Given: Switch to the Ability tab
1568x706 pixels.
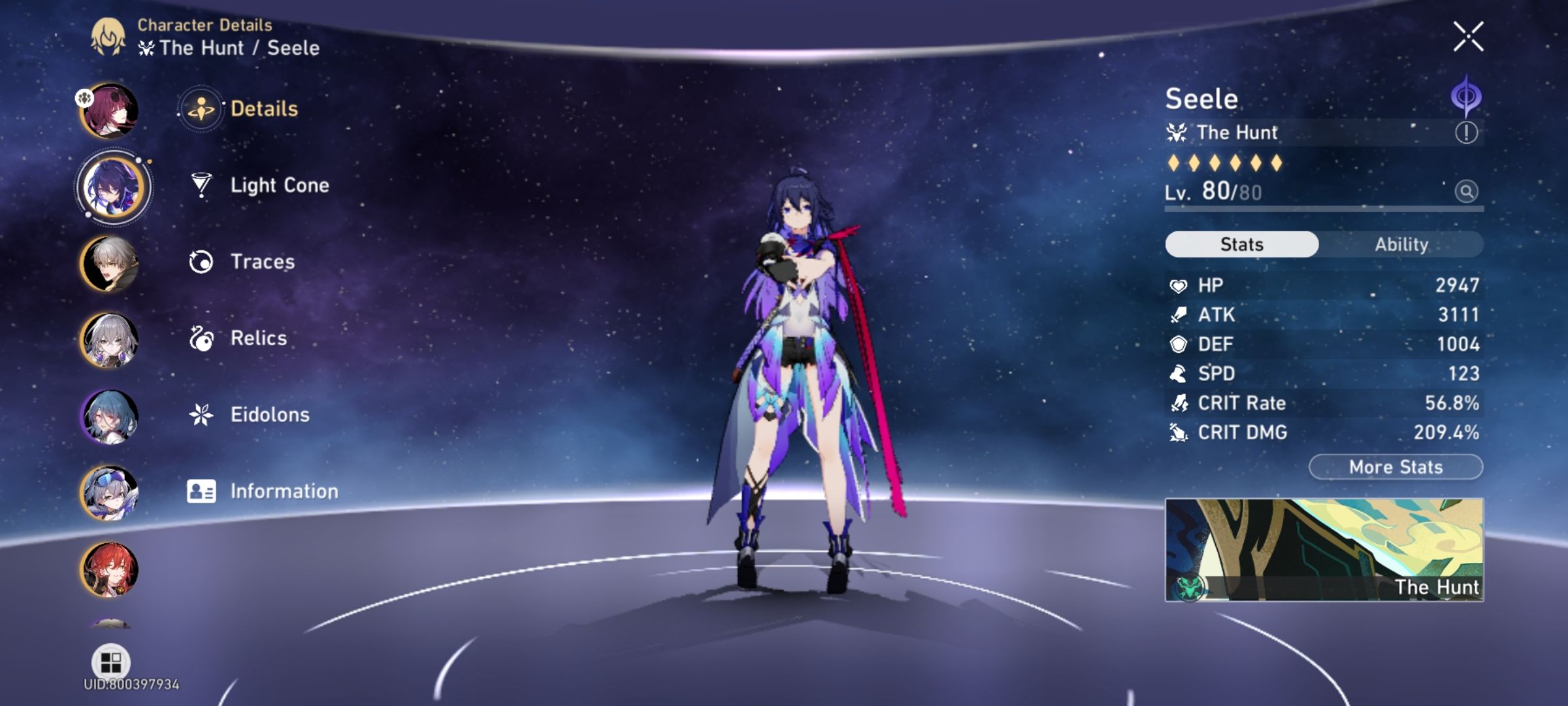Looking at the screenshot, I should [x=1402, y=244].
